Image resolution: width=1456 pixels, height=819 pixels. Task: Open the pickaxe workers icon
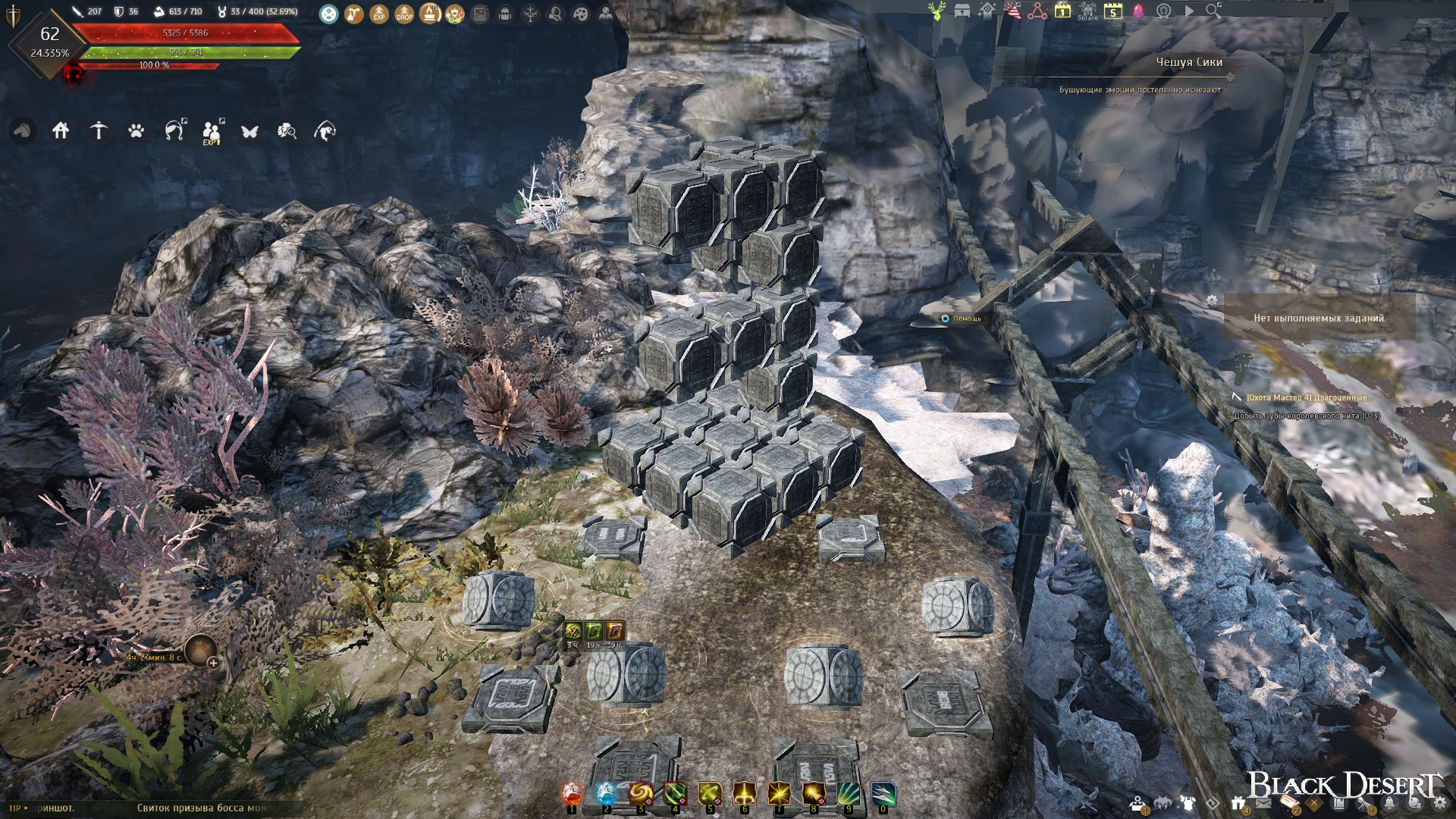99,130
